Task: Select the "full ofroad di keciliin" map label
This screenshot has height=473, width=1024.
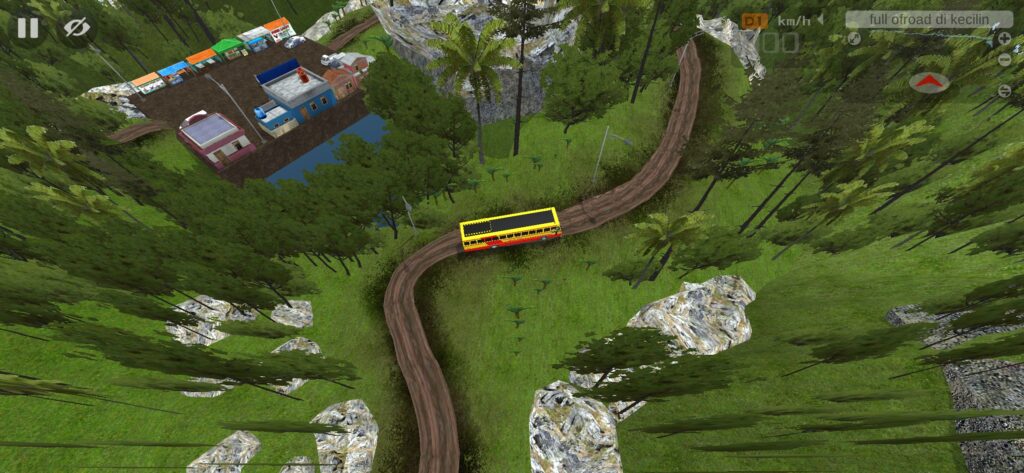Action: [929, 20]
